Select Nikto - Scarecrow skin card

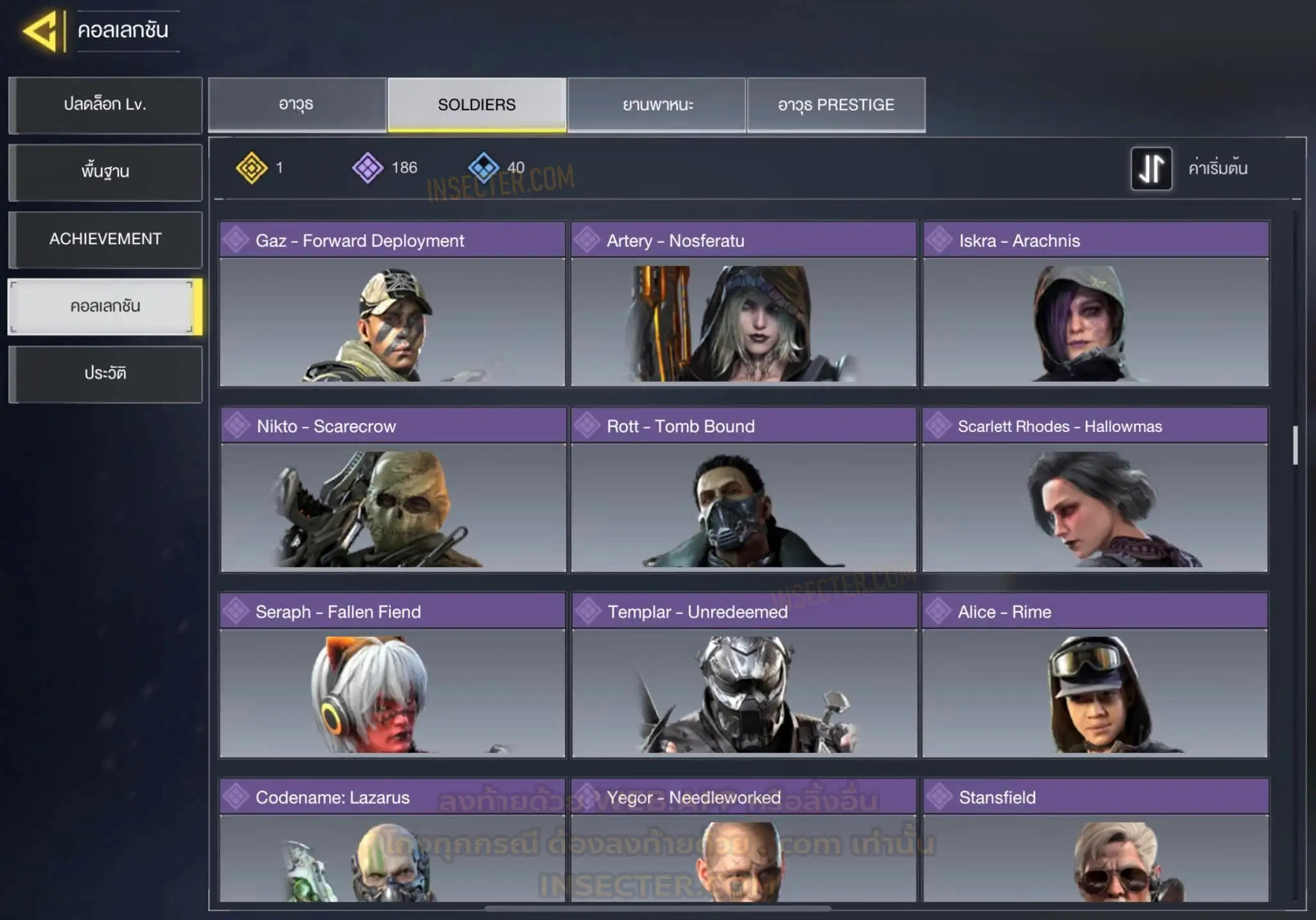(x=393, y=489)
